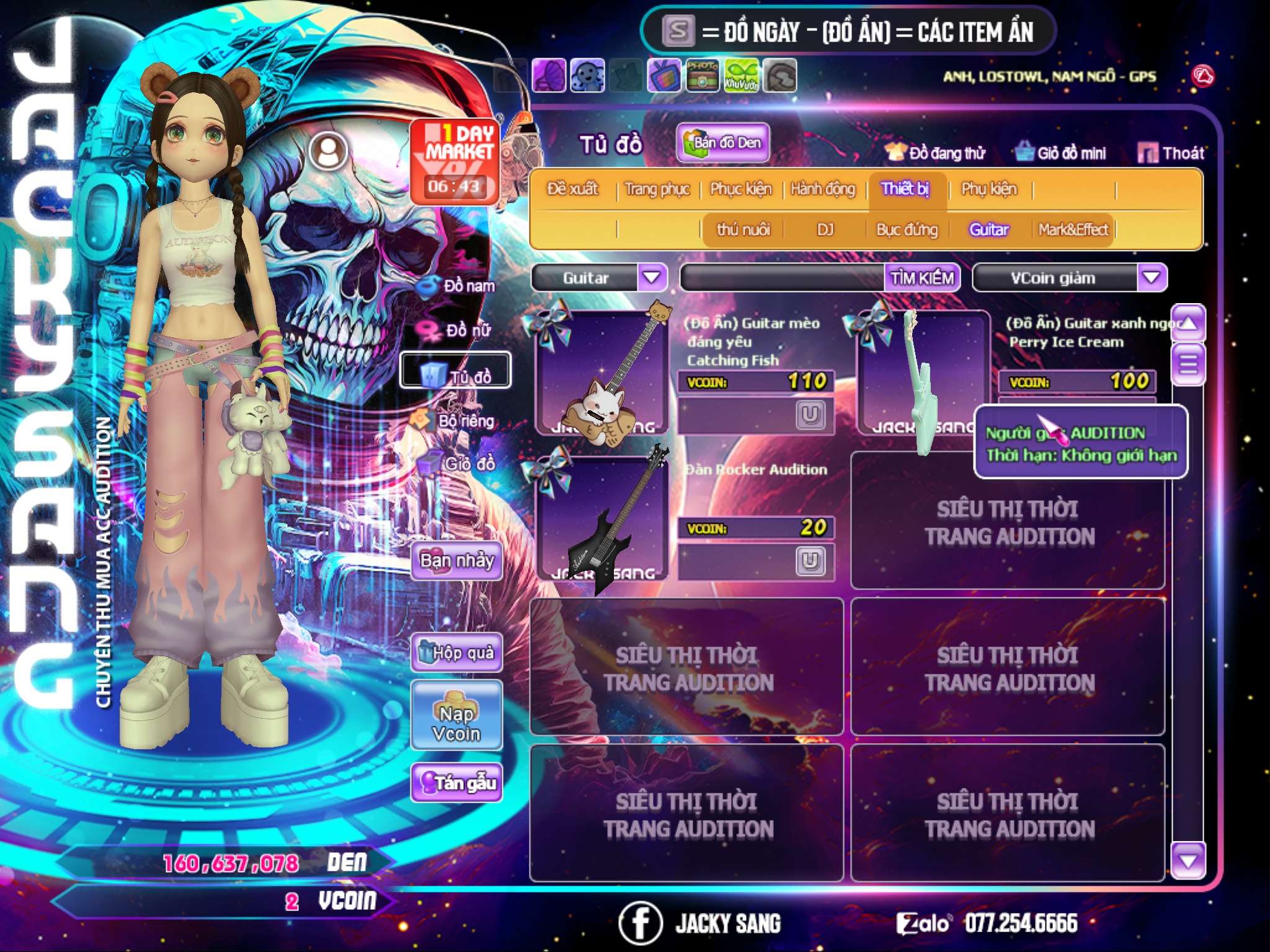The image size is (1270, 952).
Task: Open the Bục đứng subcategory
Action: click(x=907, y=230)
